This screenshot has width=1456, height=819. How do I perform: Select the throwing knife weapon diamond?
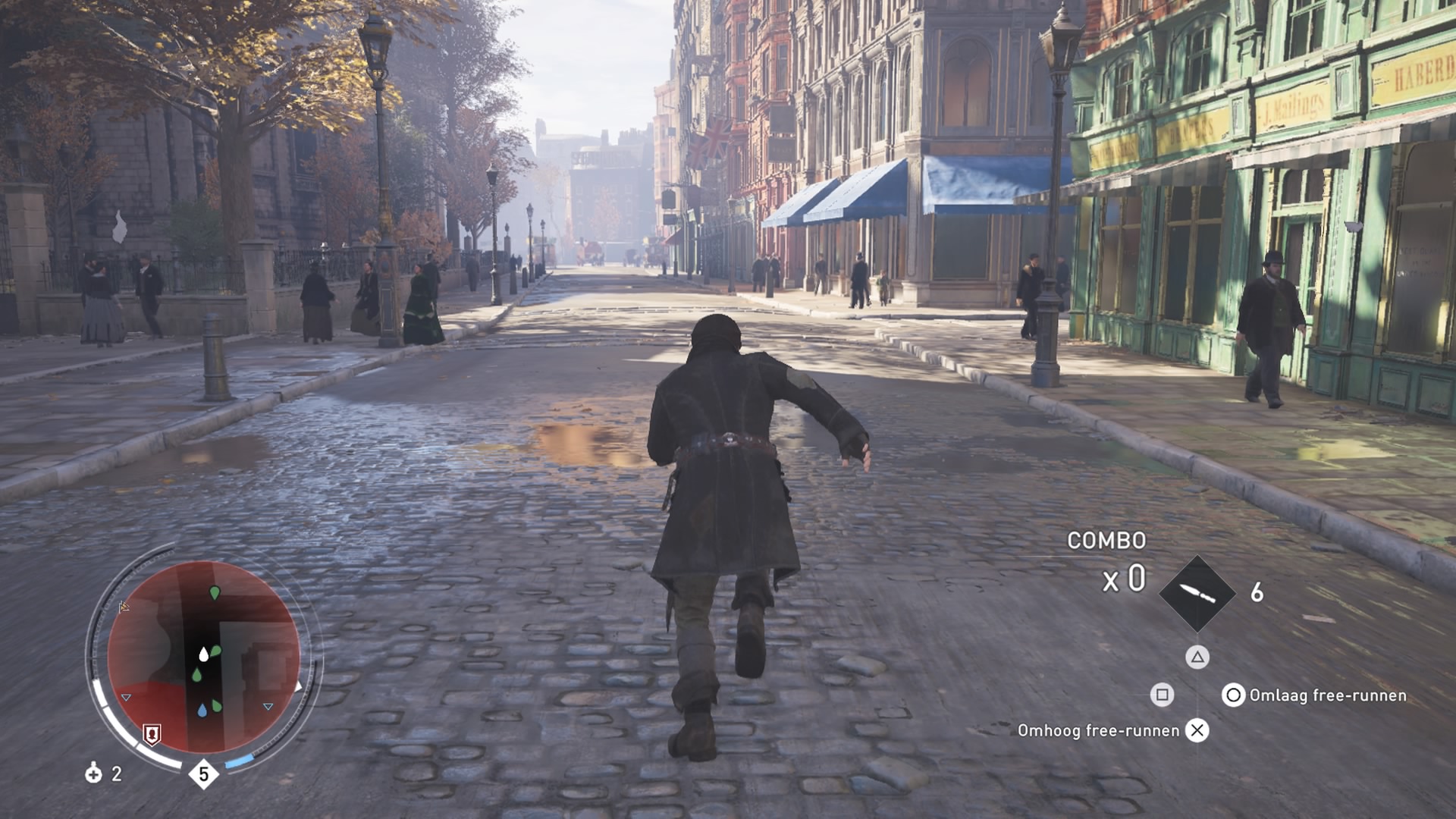[x=1197, y=593]
